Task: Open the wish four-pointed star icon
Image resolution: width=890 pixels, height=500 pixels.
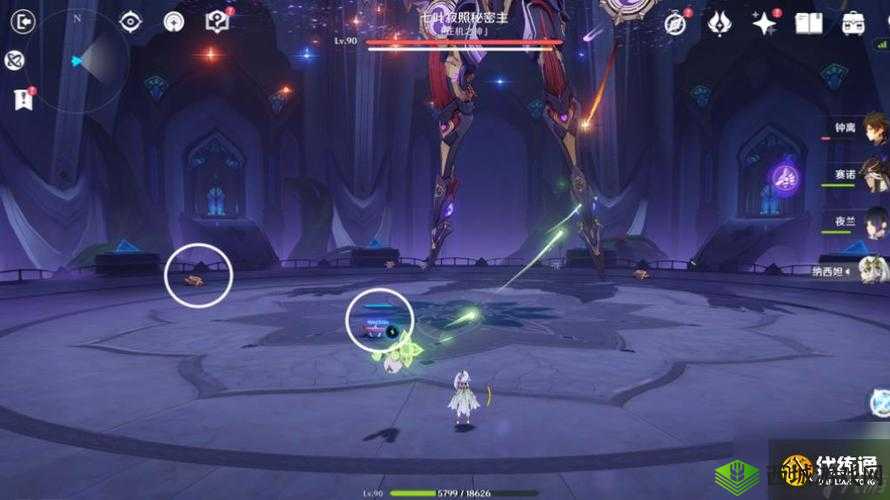Action: [764, 23]
